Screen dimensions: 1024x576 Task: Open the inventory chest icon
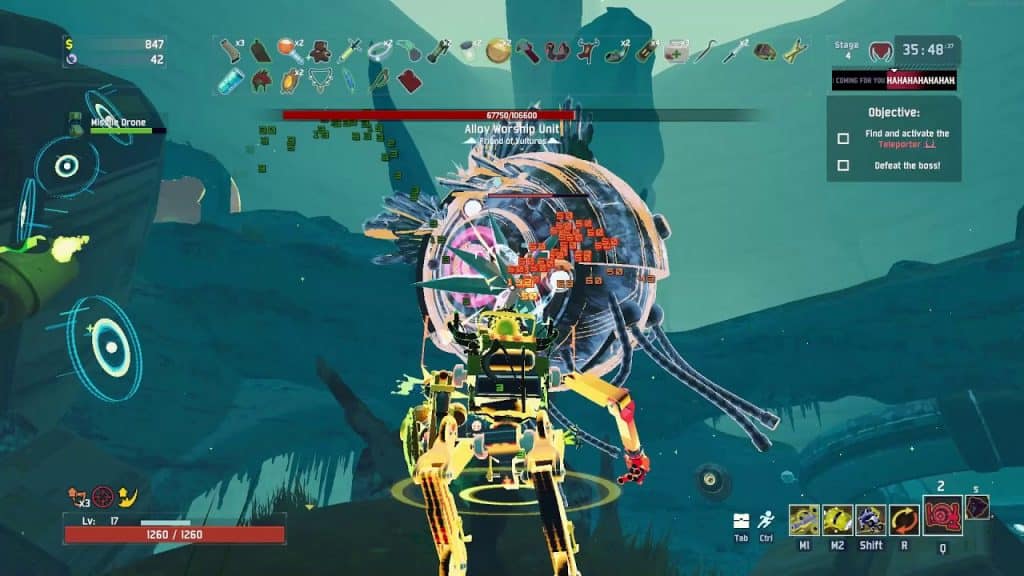point(741,521)
